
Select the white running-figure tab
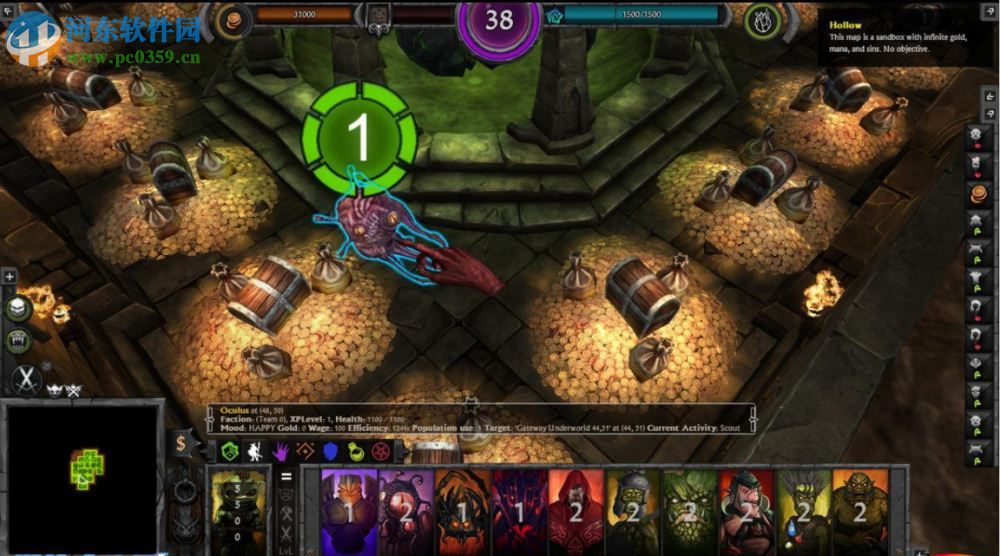tap(255, 452)
